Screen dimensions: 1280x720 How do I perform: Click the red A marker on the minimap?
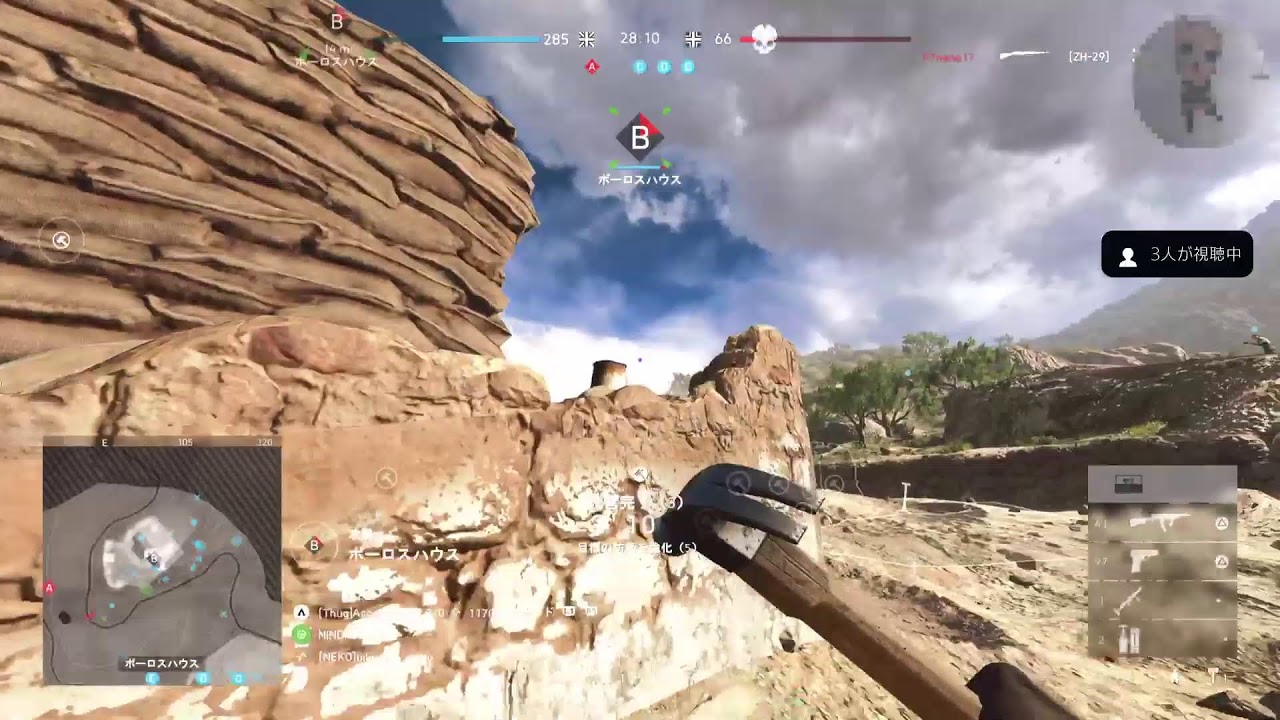pyautogui.click(x=49, y=588)
